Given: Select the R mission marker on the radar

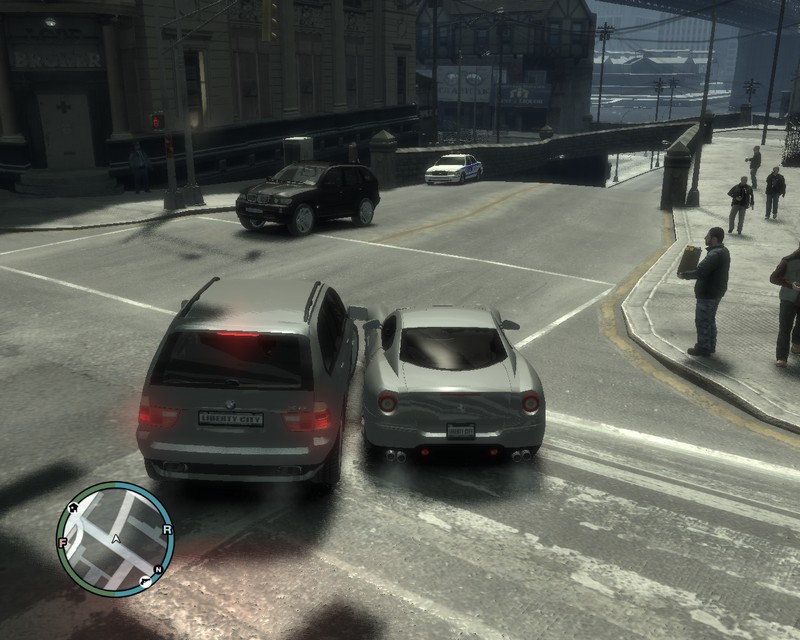Looking at the screenshot, I should click(x=167, y=530).
